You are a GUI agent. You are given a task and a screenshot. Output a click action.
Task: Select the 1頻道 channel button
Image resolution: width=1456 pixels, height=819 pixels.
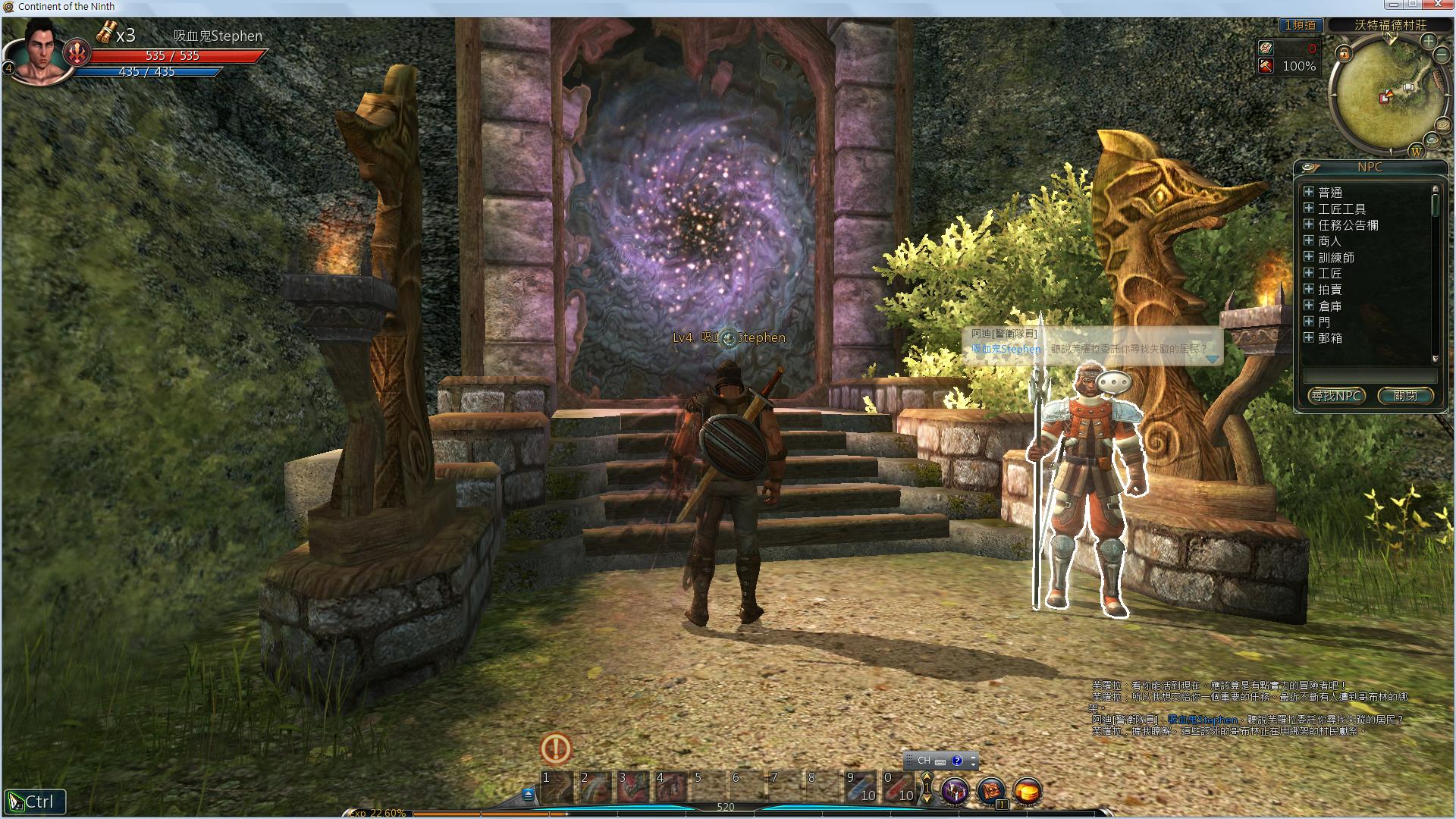coord(1300,25)
